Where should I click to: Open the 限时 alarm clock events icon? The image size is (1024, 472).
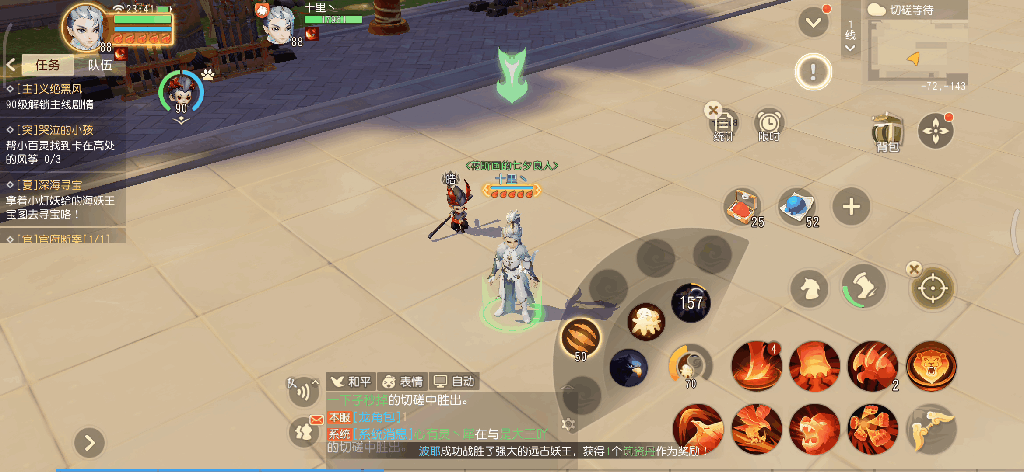[769, 125]
